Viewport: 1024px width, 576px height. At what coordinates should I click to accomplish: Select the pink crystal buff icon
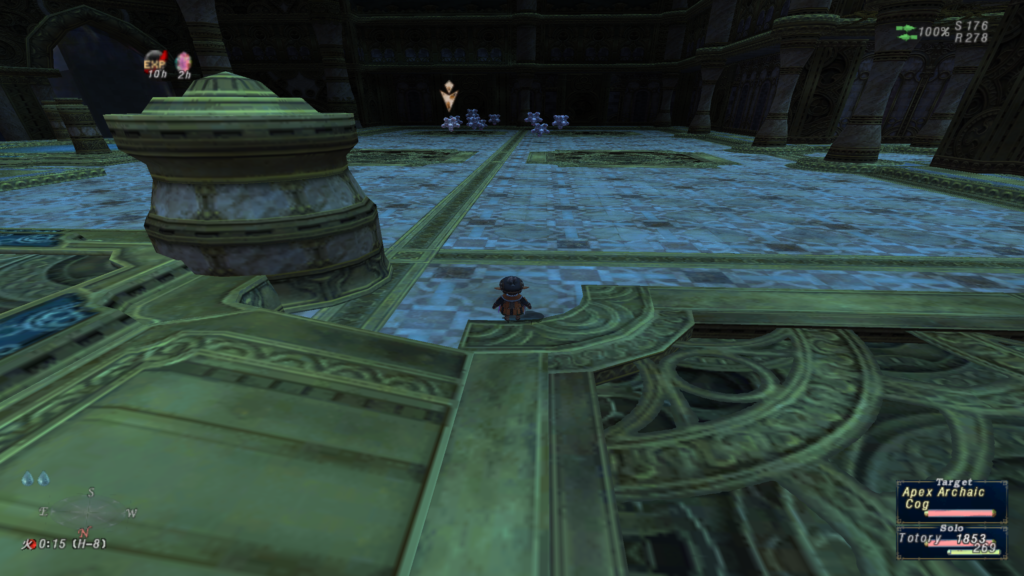click(184, 62)
